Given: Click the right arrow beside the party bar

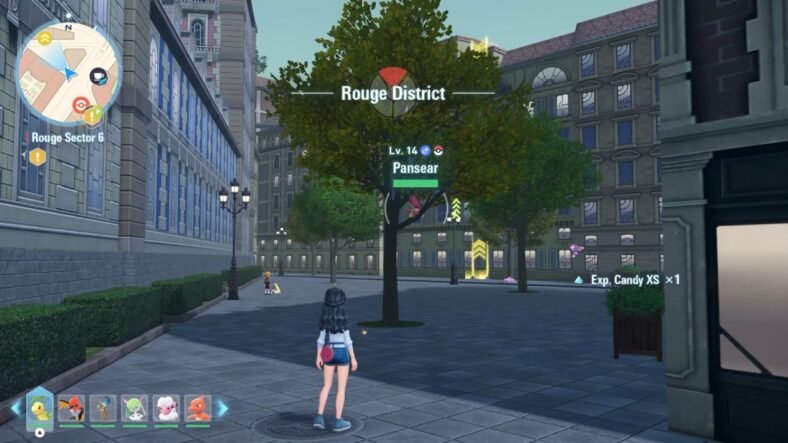Looking at the screenshot, I should coord(223,408).
